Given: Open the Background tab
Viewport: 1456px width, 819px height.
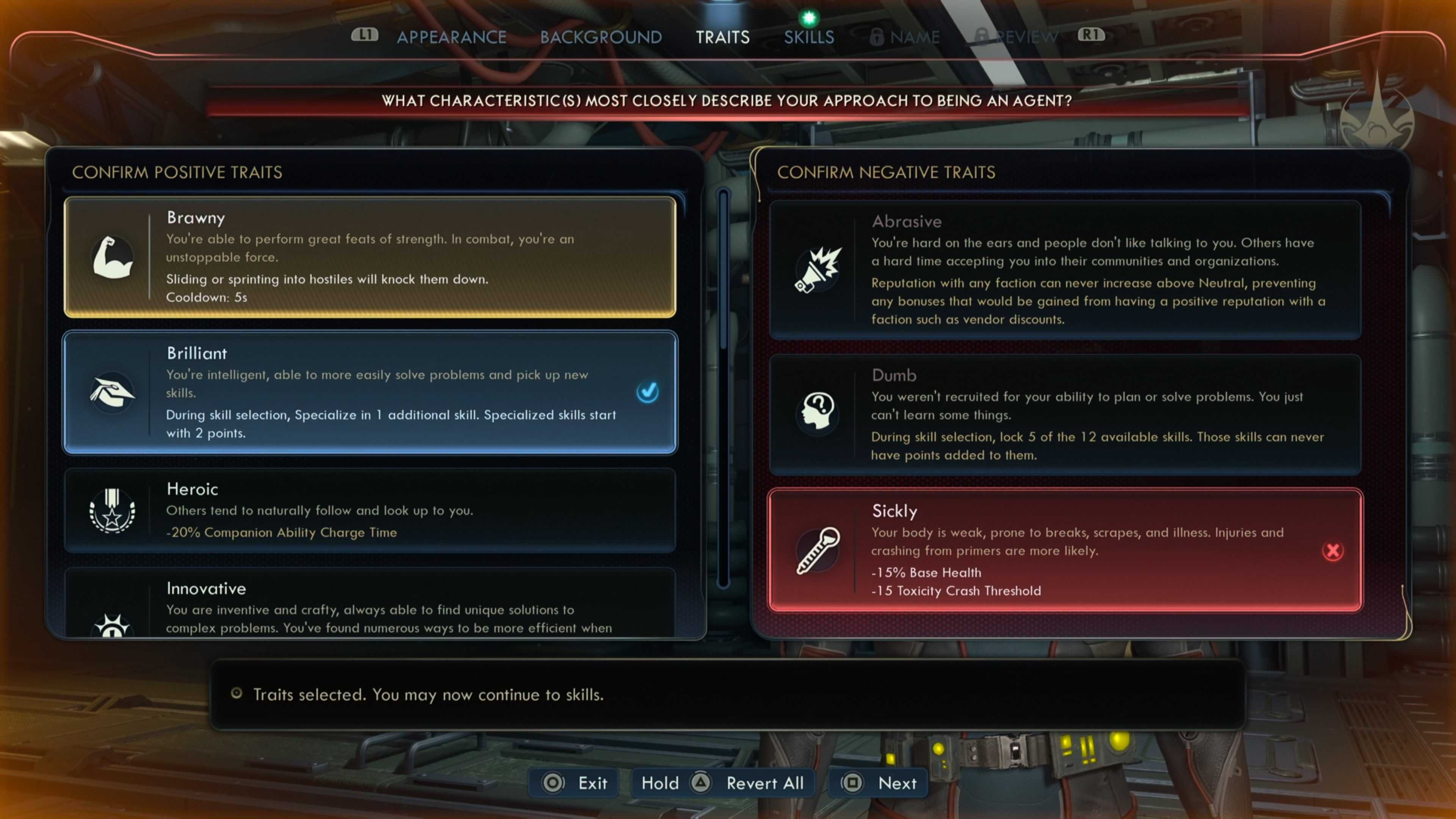Looking at the screenshot, I should [x=601, y=37].
